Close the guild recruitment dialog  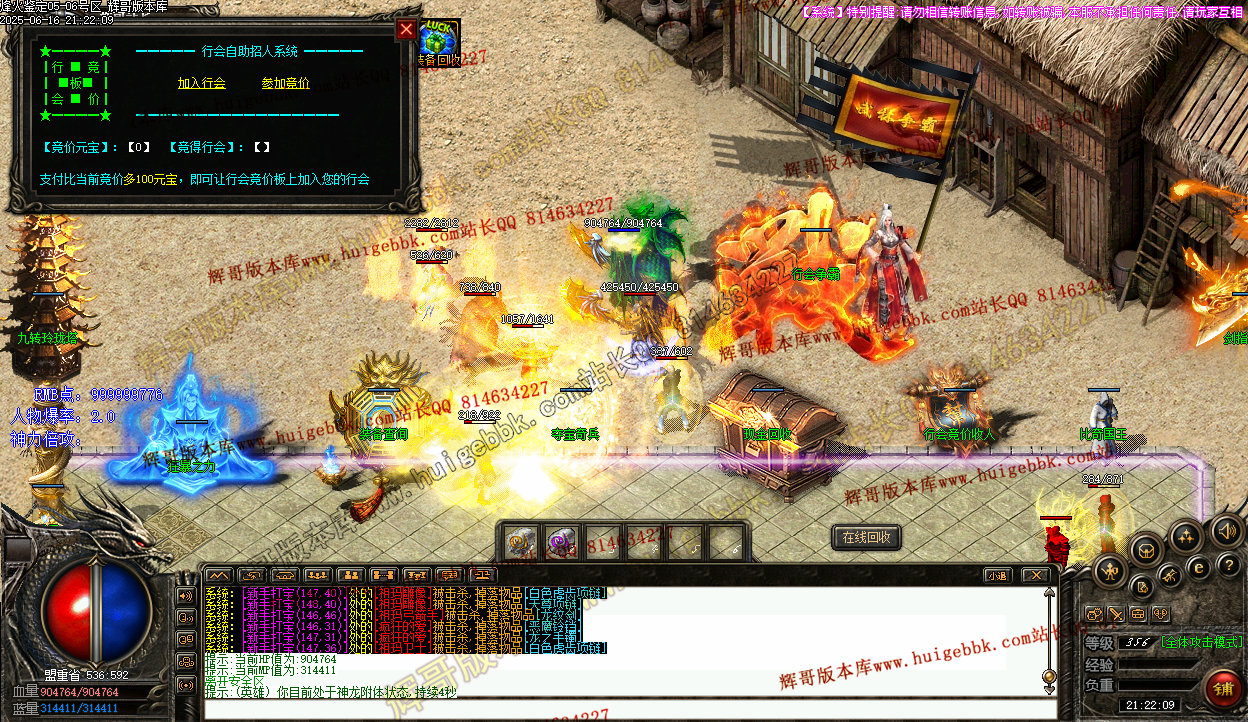coord(406,30)
